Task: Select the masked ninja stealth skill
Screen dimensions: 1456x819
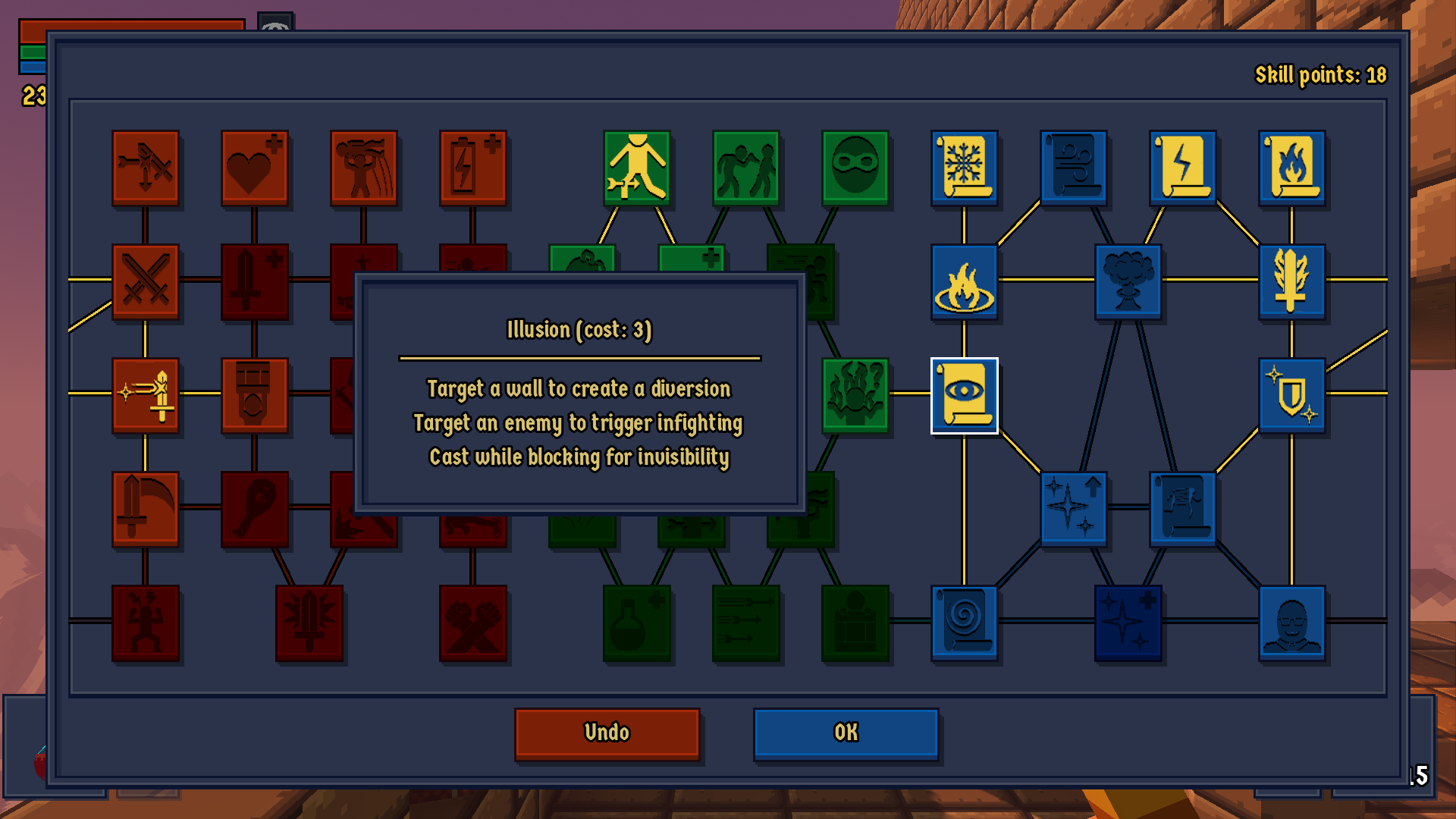Action: (855, 168)
